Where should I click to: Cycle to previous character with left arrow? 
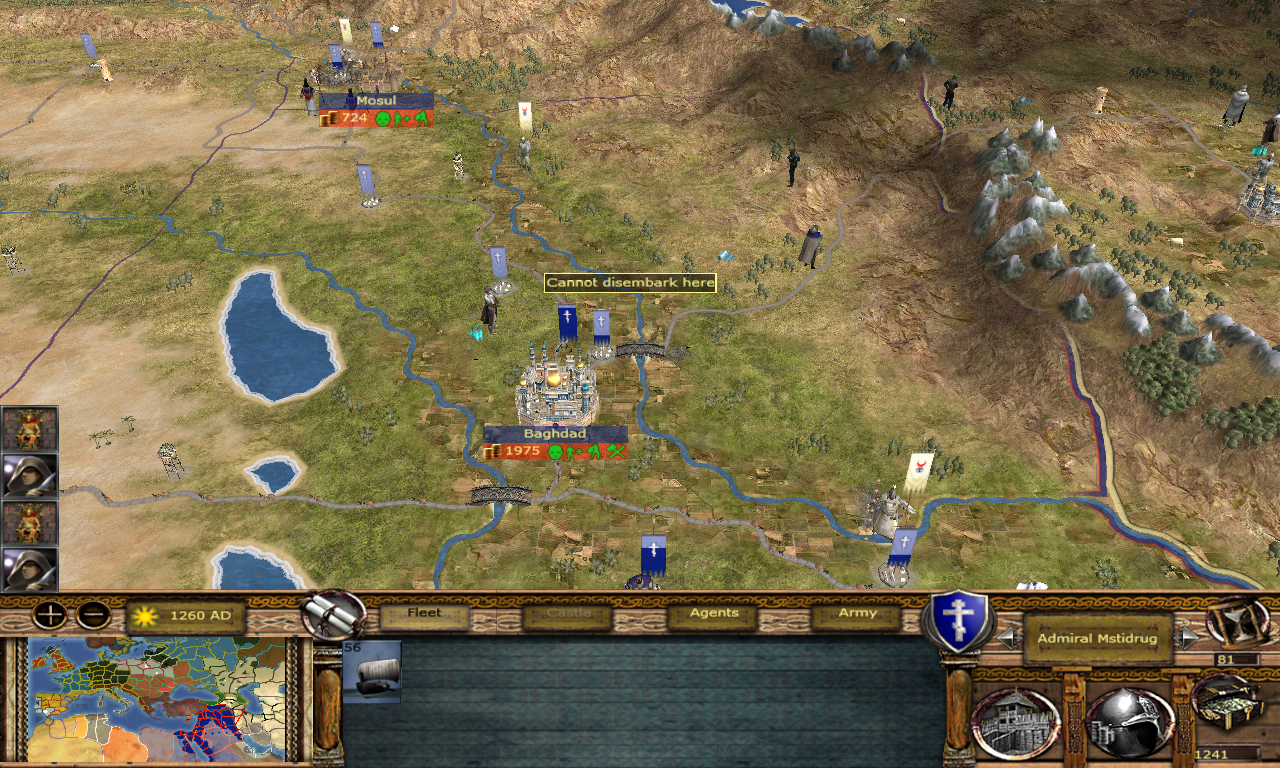pyautogui.click(x=1009, y=638)
